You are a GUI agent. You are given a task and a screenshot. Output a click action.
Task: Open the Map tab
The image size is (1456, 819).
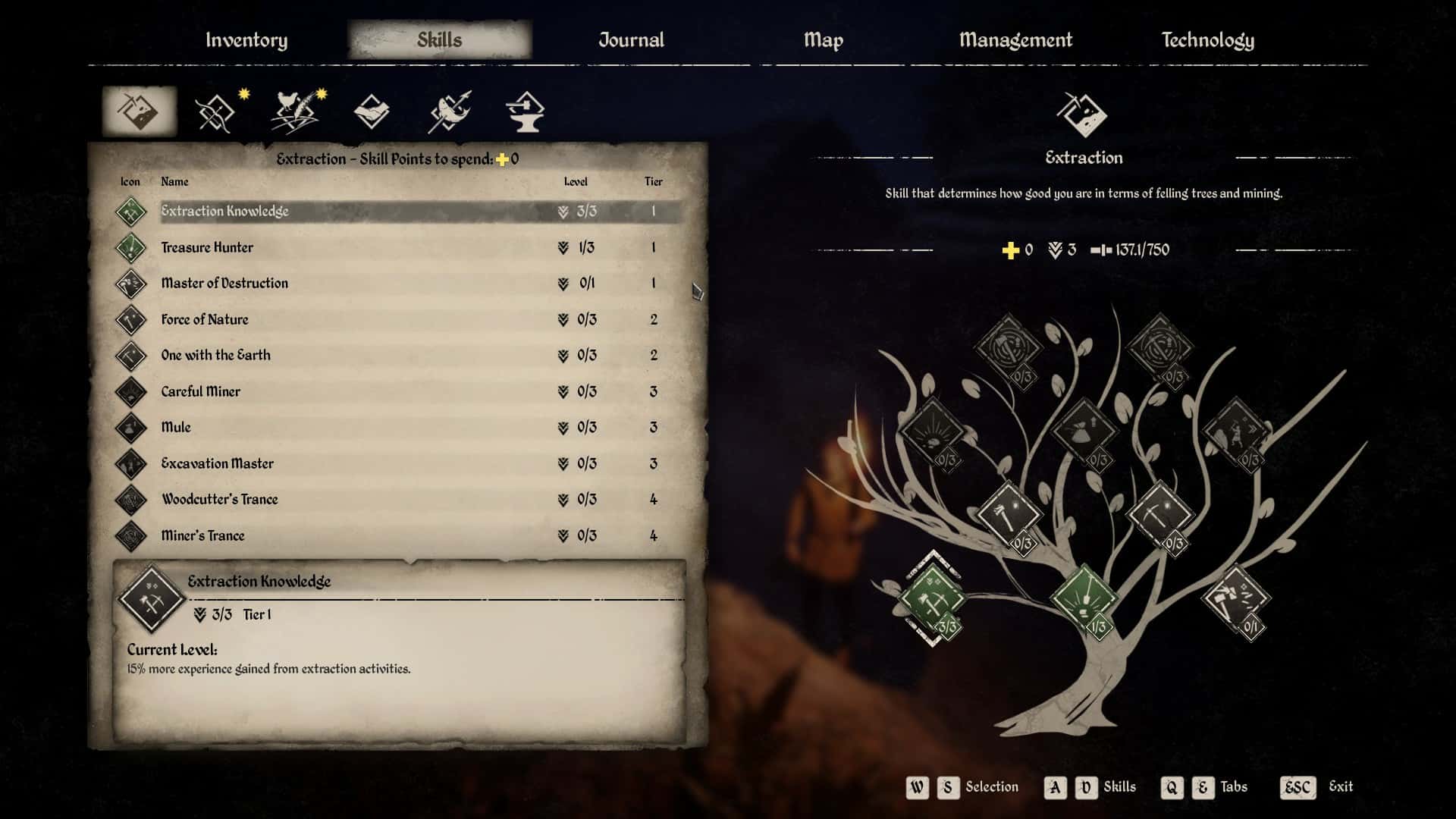823,40
